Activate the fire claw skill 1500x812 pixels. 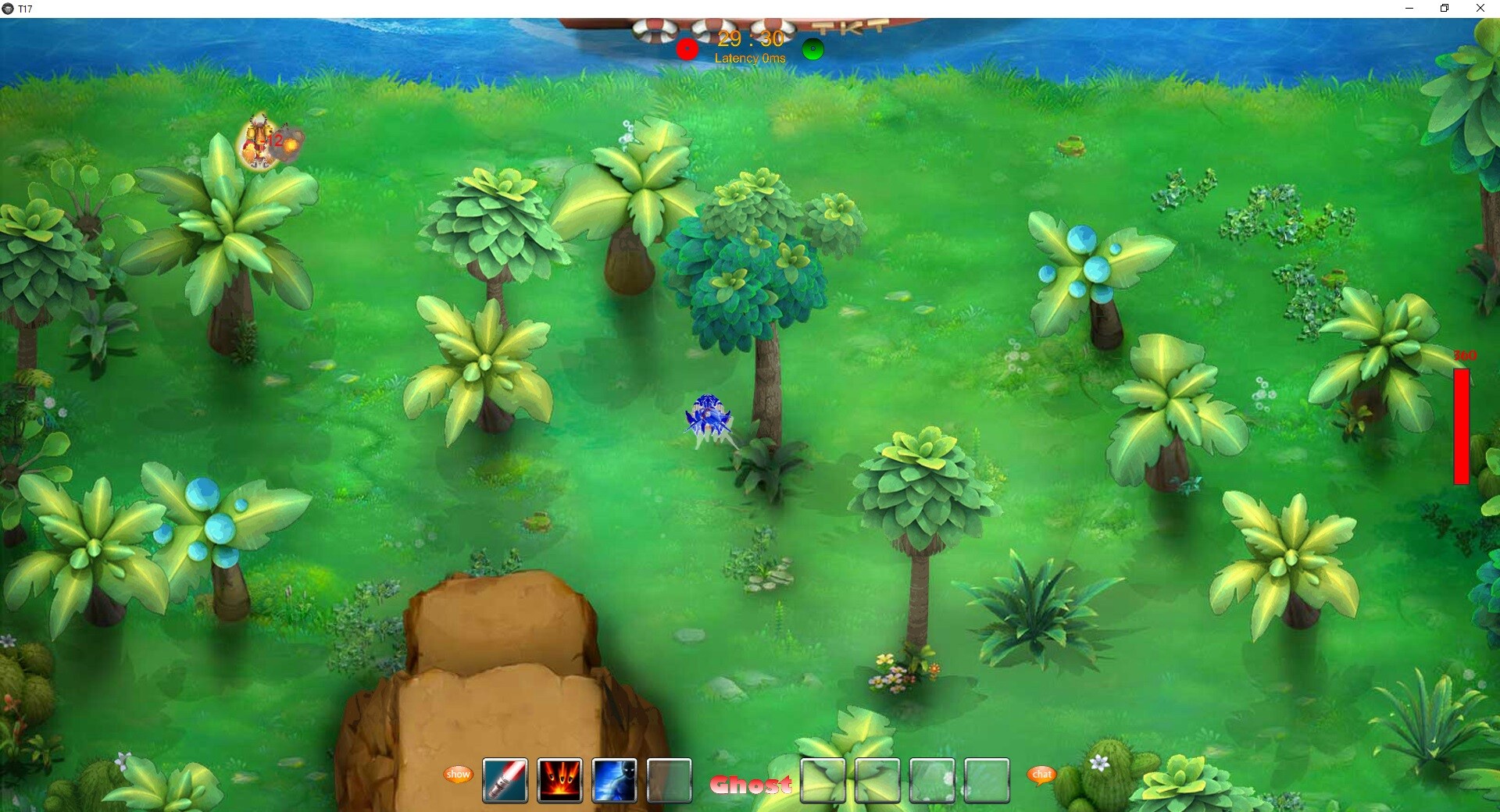pyautogui.click(x=559, y=781)
